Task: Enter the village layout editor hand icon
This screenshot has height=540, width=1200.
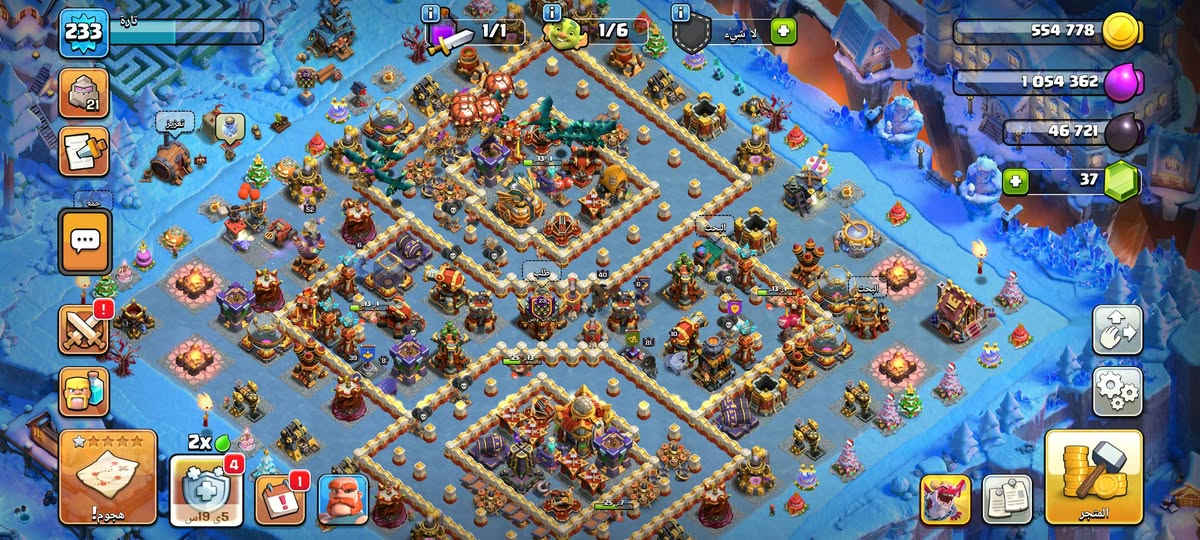Action: (x=1117, y=330)
